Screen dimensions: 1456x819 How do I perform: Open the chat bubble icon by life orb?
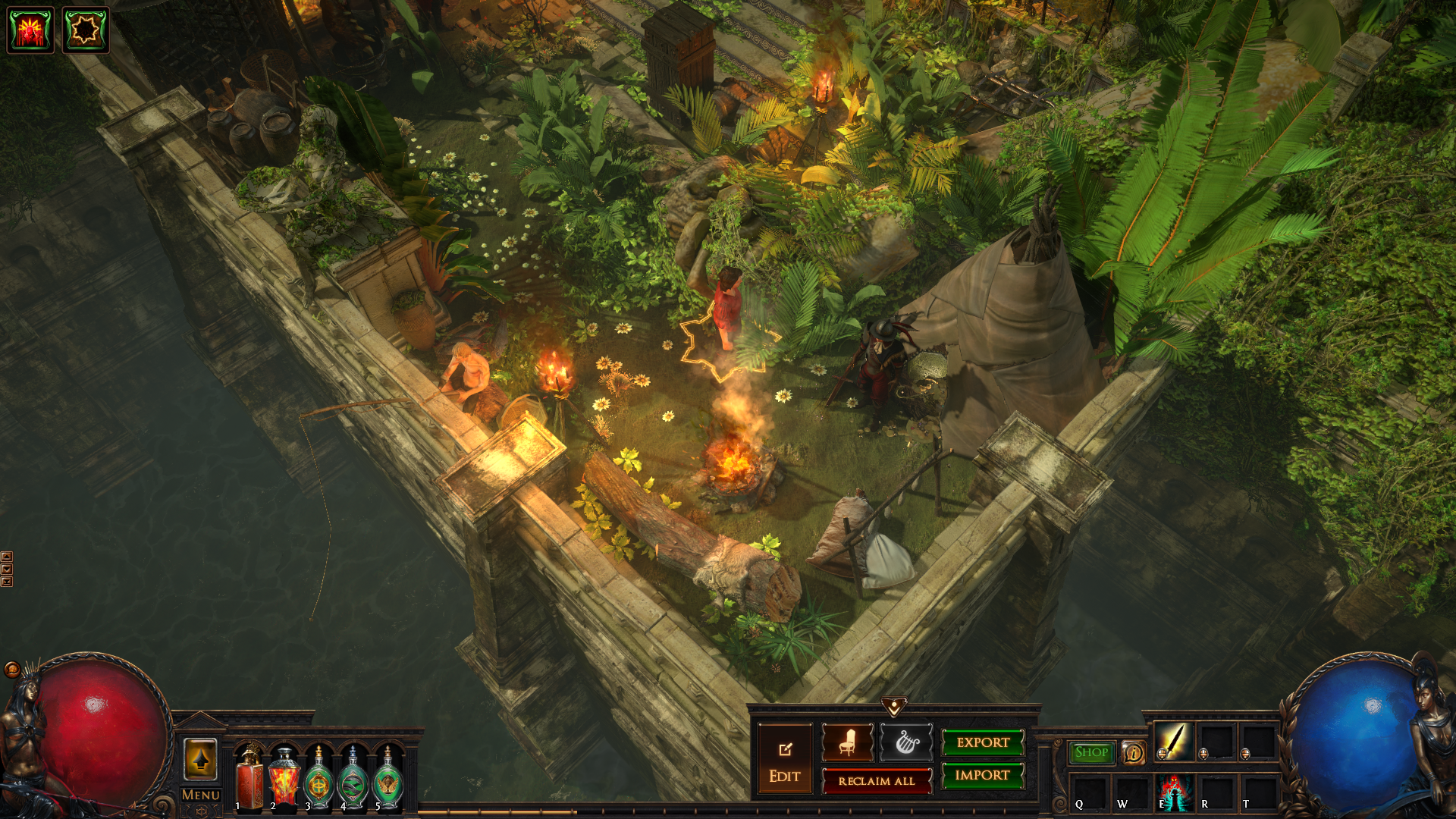click(12, 669)
